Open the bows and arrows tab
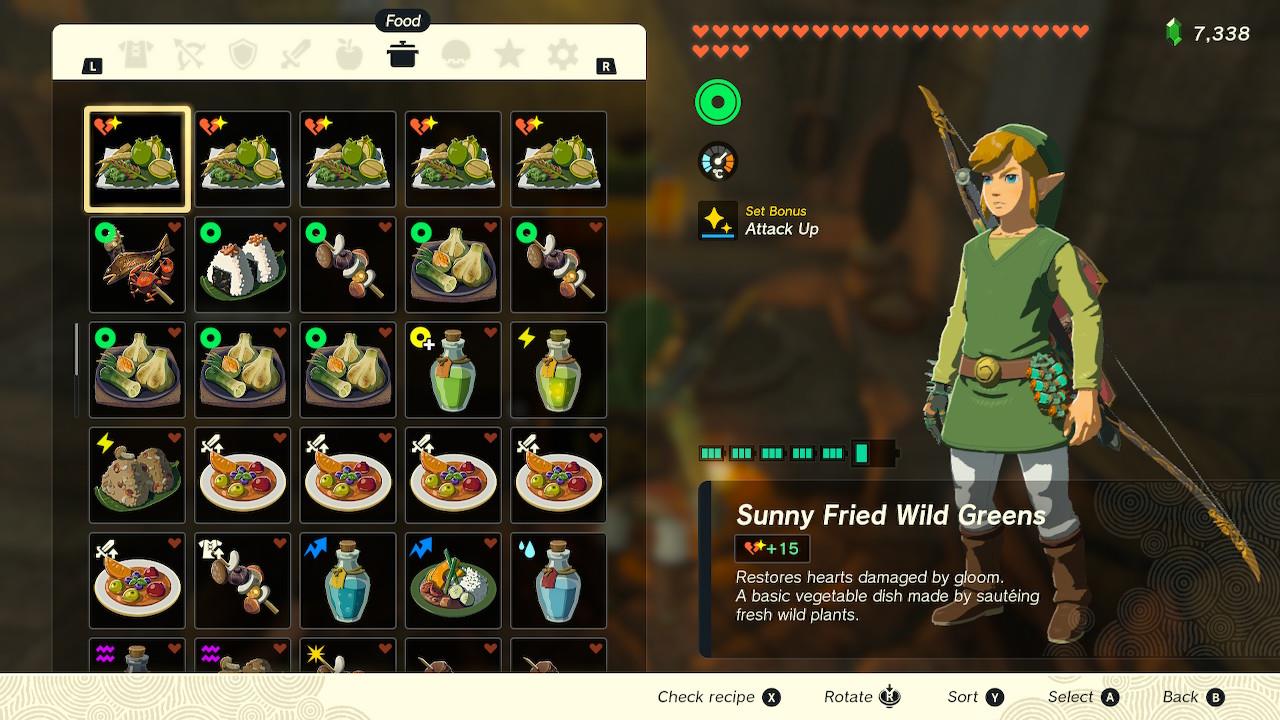This screenshot has width=1280, height=720. pyautogui.click(x=189, y=55)
